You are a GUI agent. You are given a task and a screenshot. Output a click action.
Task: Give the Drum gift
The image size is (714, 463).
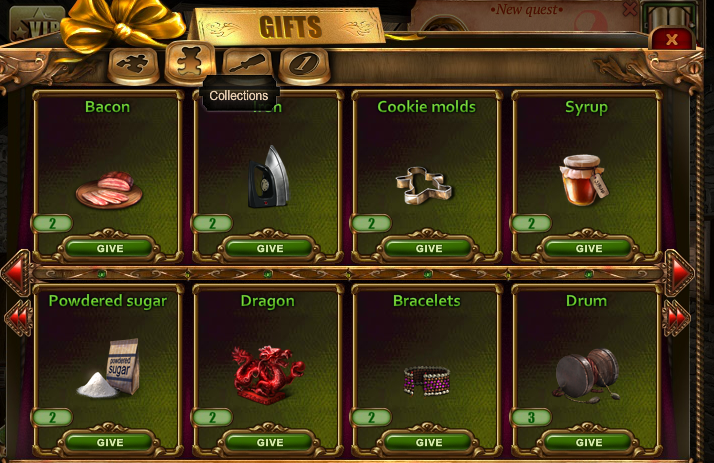[x=588, y=442]
